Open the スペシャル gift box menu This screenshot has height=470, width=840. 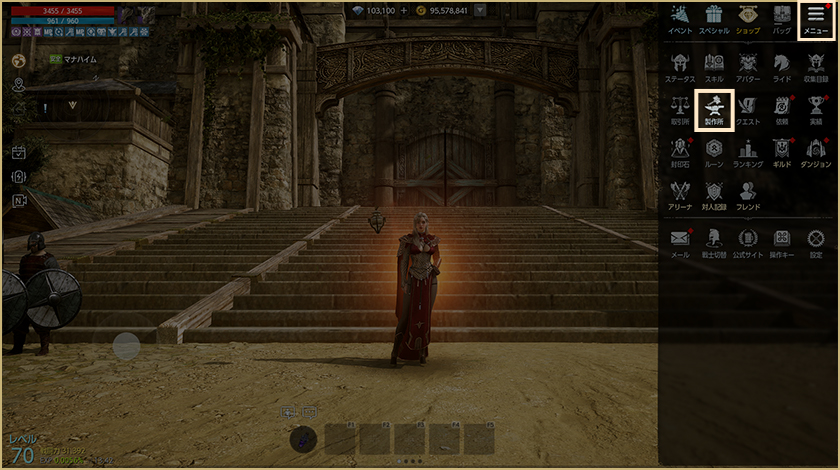click(714, 18)
